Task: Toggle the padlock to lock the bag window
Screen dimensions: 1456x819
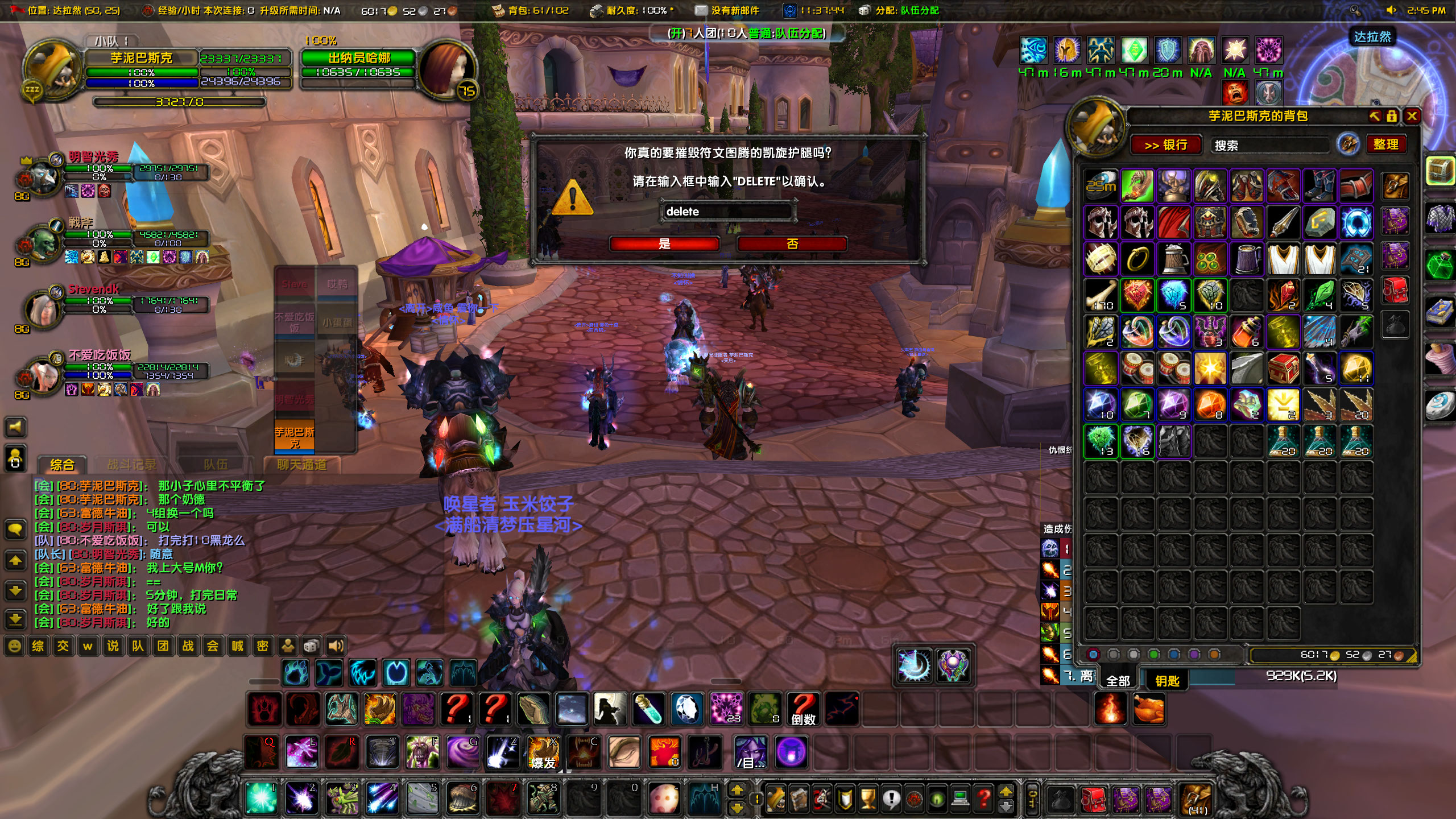Action: (x=1392, y=116)
